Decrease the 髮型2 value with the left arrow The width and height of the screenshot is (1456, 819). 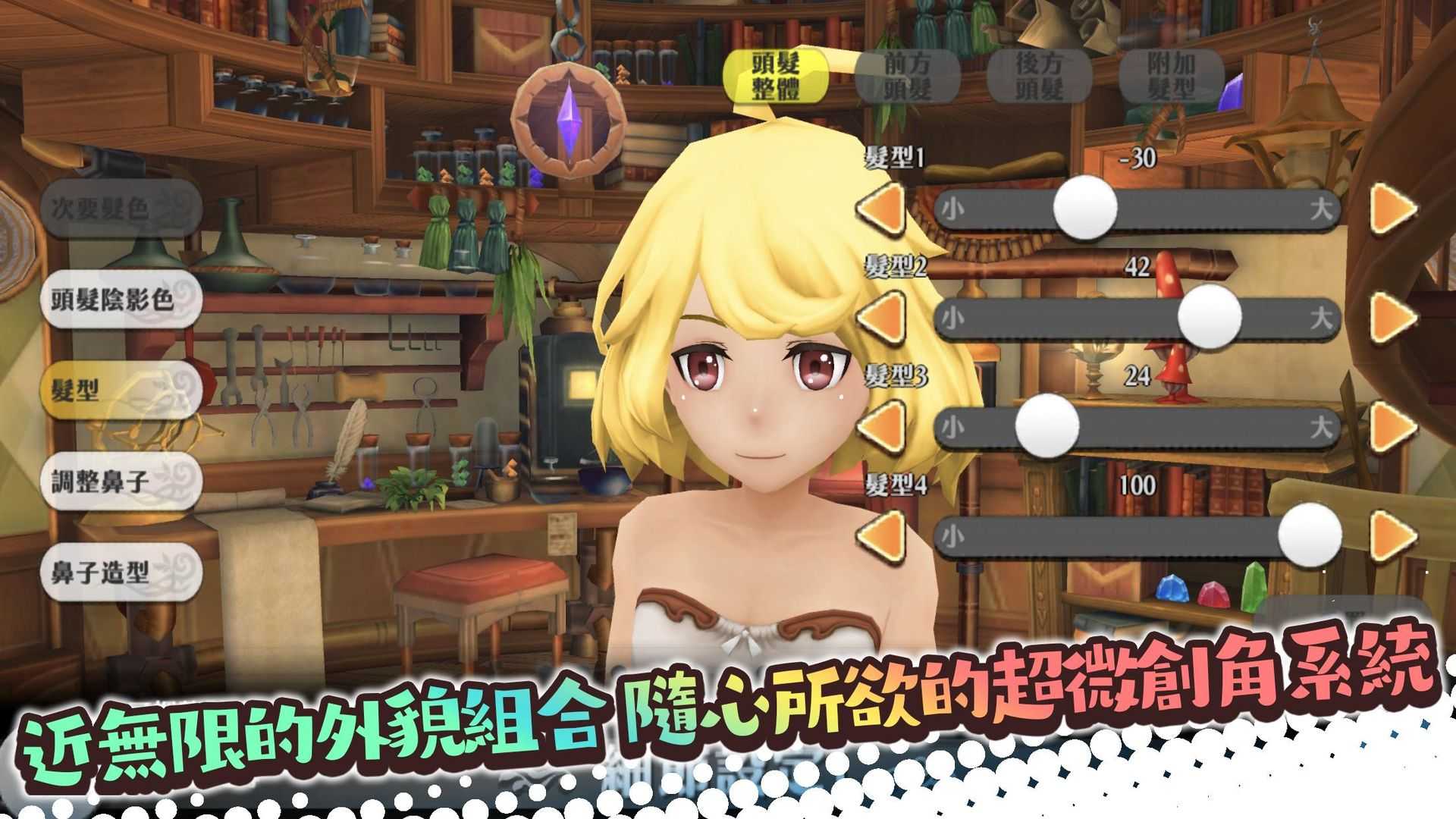click(883, 318)
